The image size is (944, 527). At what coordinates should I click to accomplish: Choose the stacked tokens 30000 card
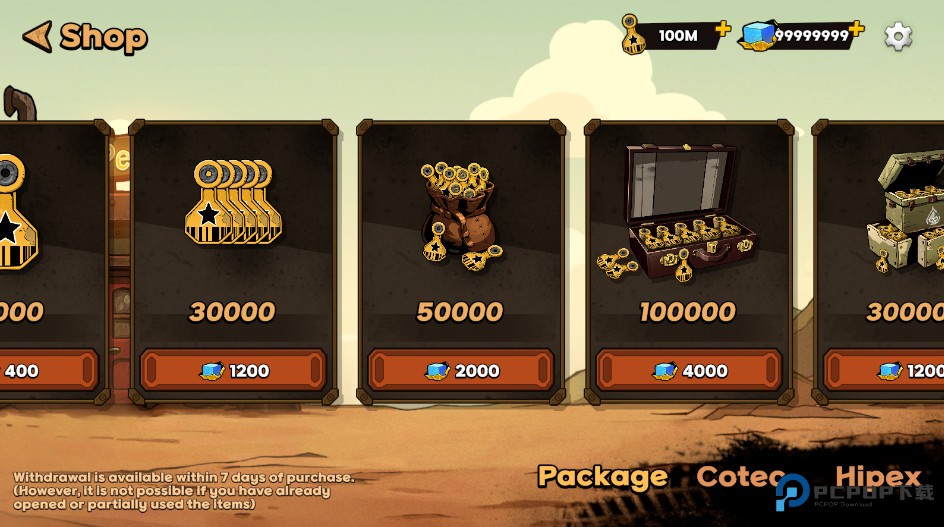click(x=233, y=230)
